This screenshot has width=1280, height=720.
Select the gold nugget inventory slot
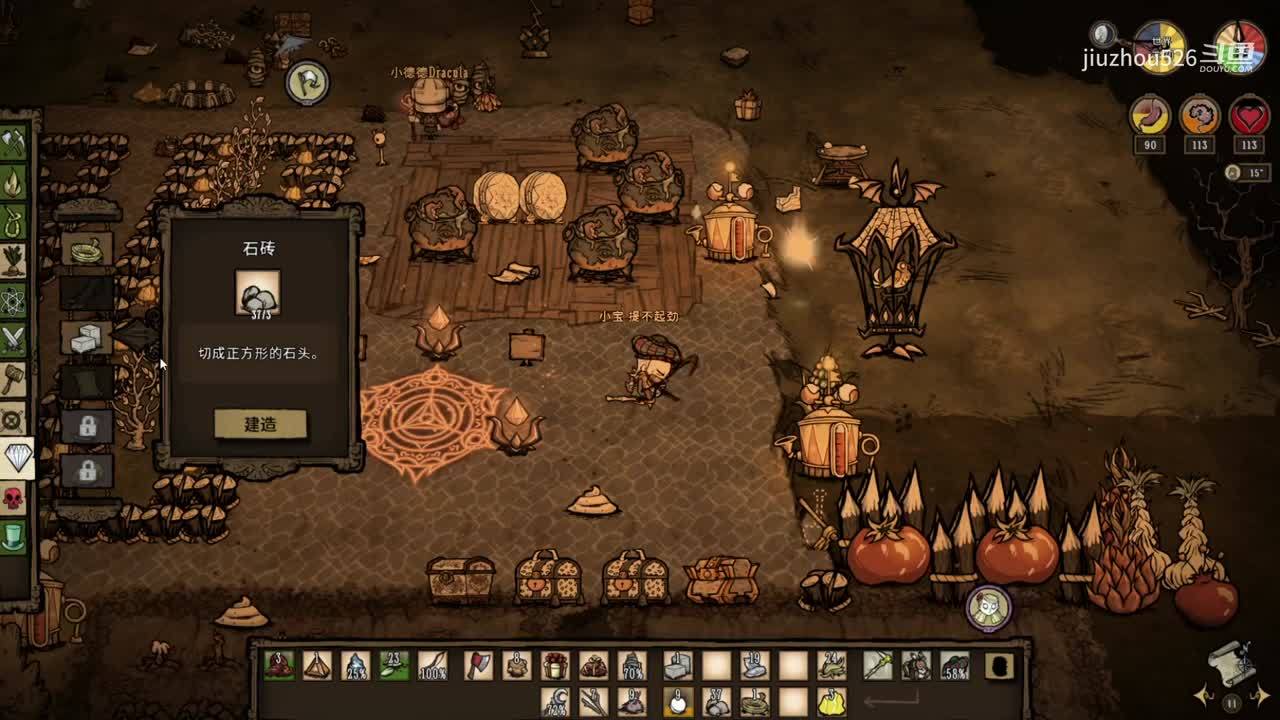831,701
